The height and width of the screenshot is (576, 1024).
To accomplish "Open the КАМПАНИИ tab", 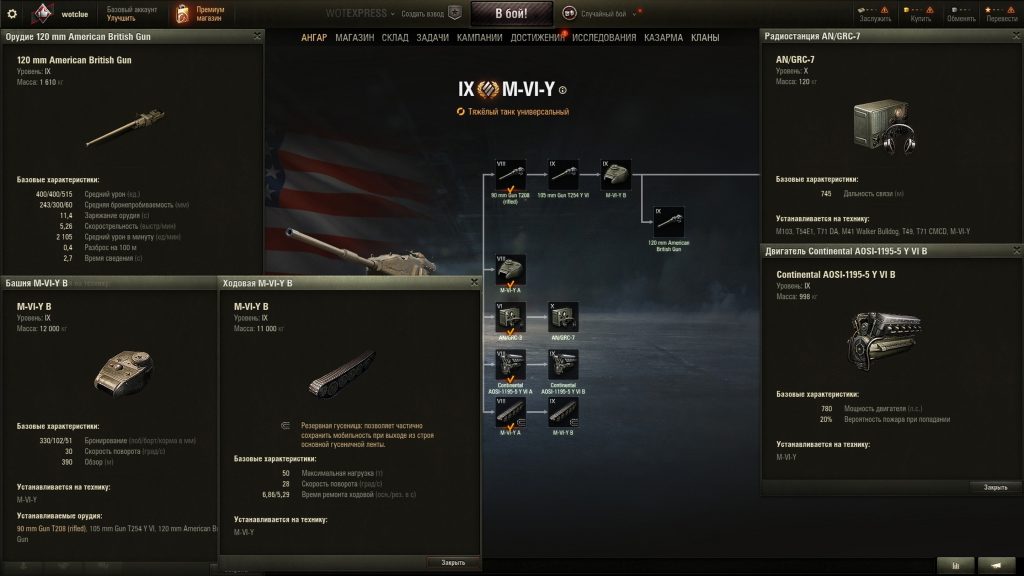I will click(479, 38).
